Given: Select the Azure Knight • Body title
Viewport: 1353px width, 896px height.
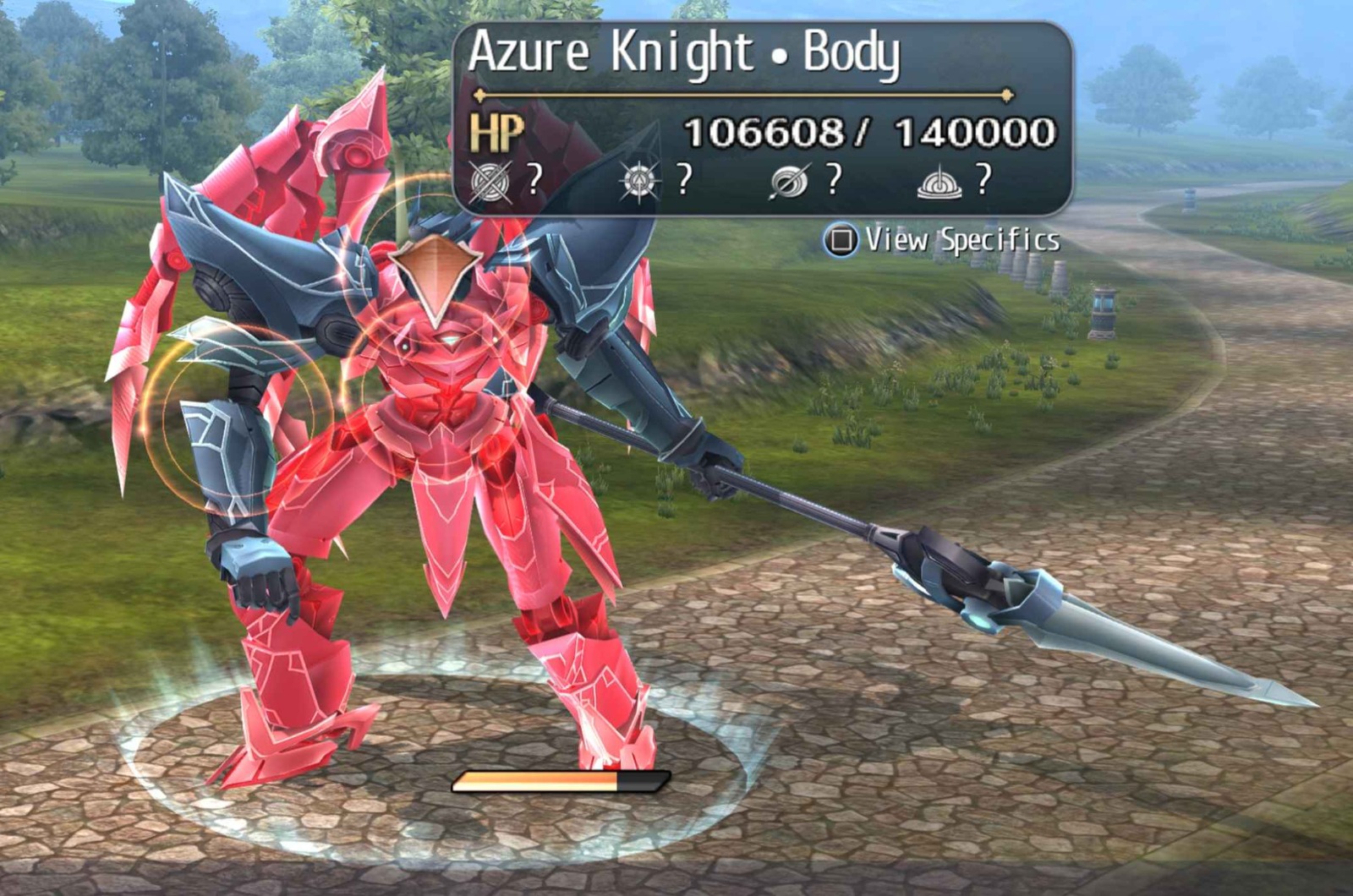Looking at the screenshot, I should pyautogui.click(x=685, y=53).
